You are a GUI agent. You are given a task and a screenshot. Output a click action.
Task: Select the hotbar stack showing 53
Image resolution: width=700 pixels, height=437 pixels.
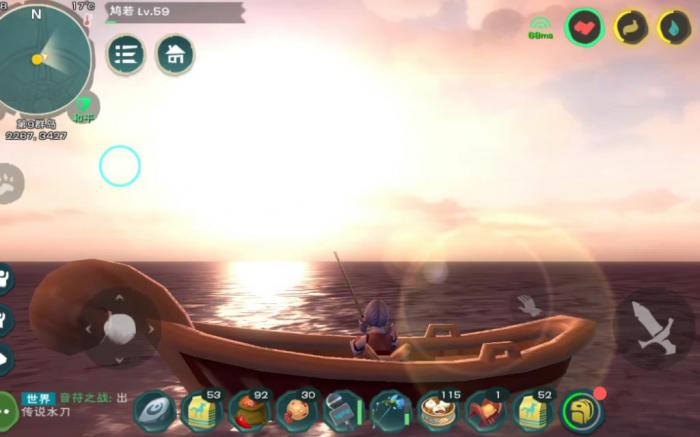click(203, 411)
